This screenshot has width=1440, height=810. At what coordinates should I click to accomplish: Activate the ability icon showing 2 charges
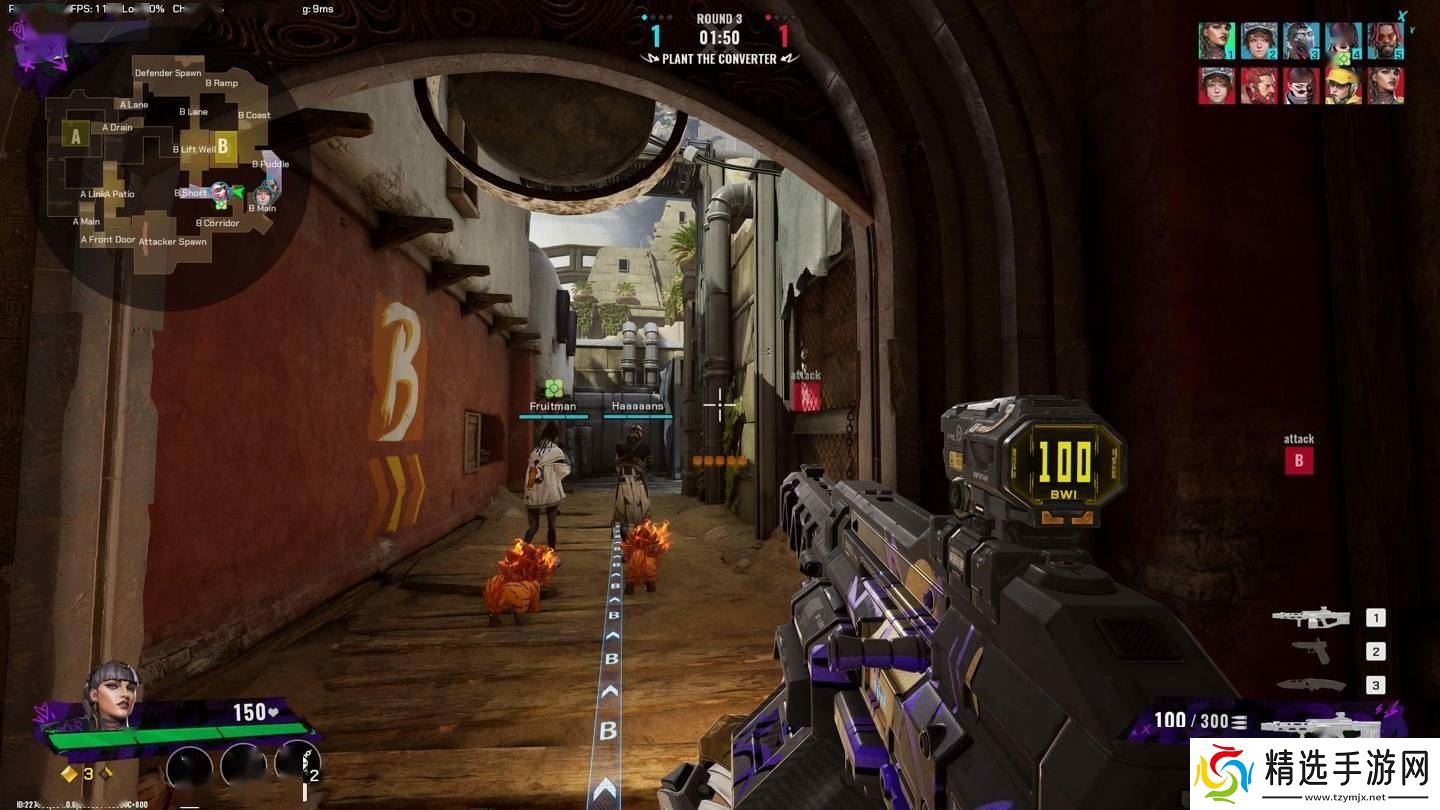click(297, 765)
